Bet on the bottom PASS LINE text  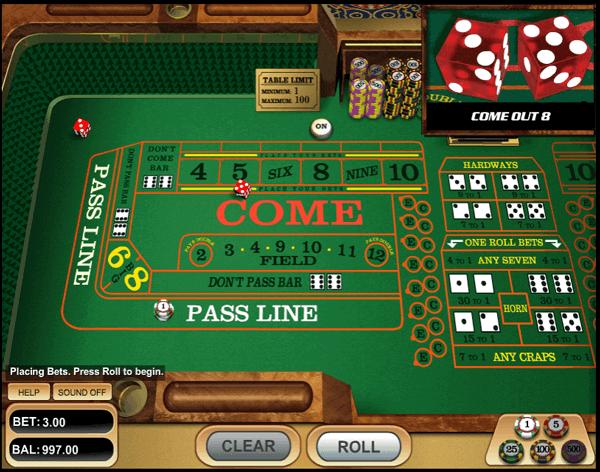(251, 313)
